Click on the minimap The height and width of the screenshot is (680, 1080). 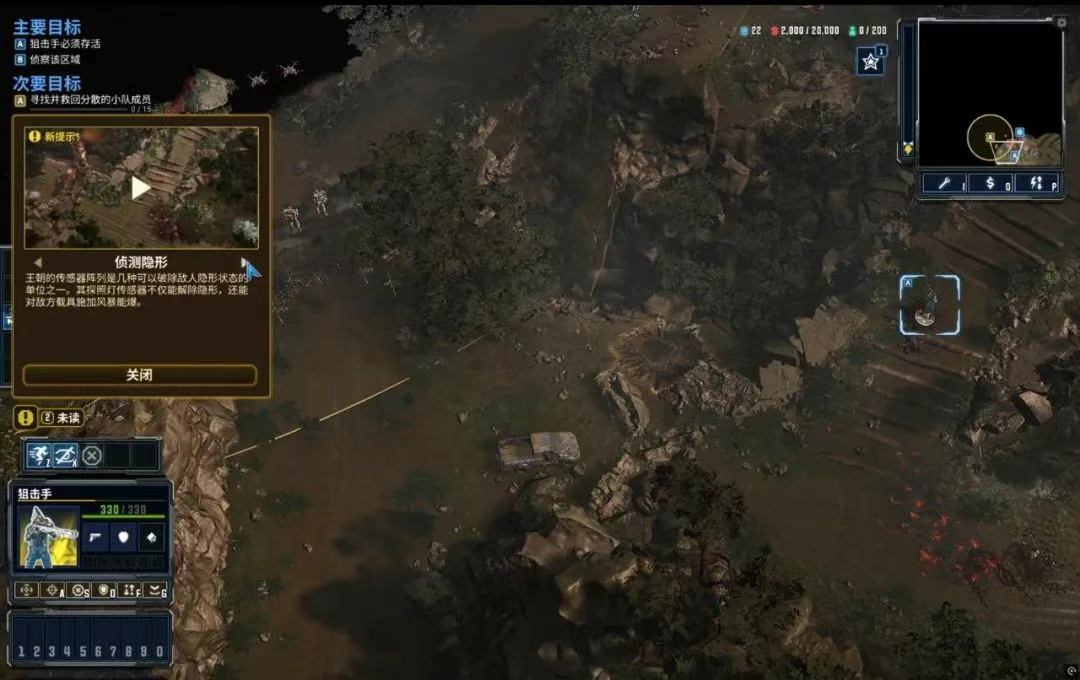tap(990, 95)
